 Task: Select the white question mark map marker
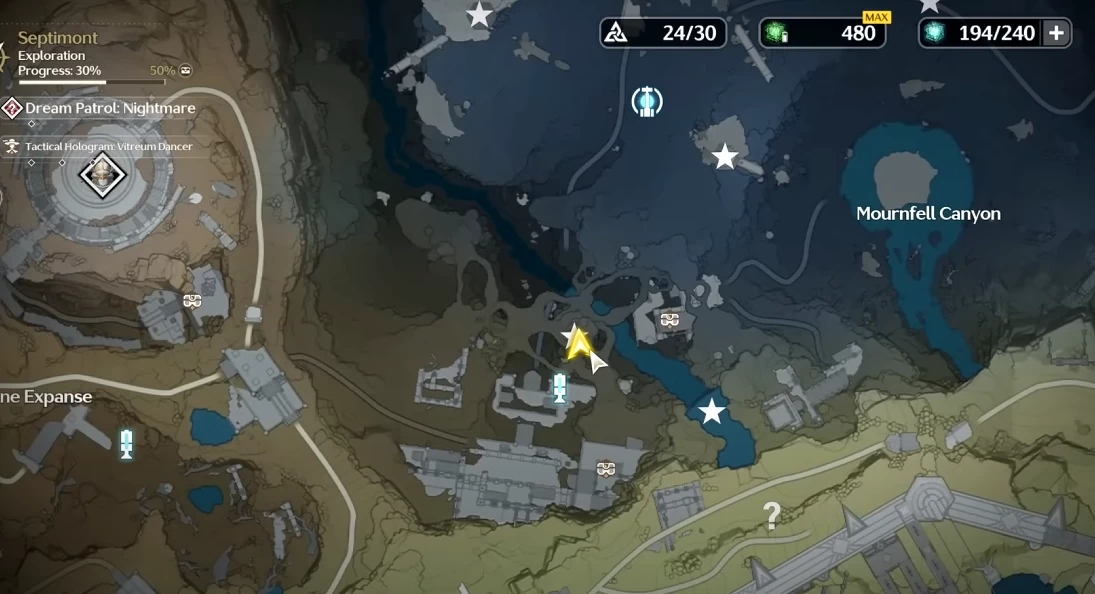coord(771,516)
